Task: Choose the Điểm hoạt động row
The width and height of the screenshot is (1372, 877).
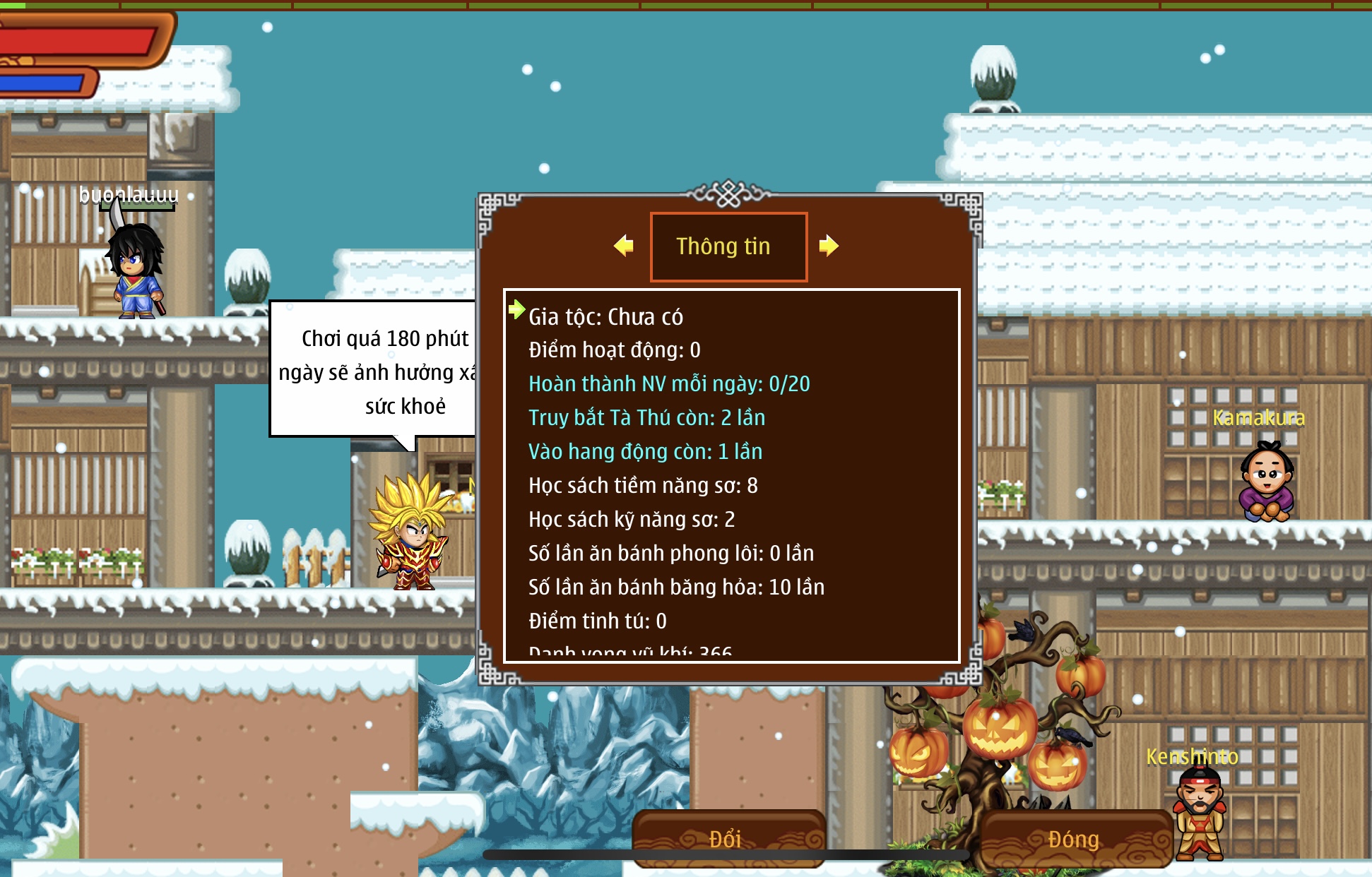Action: 614,350
